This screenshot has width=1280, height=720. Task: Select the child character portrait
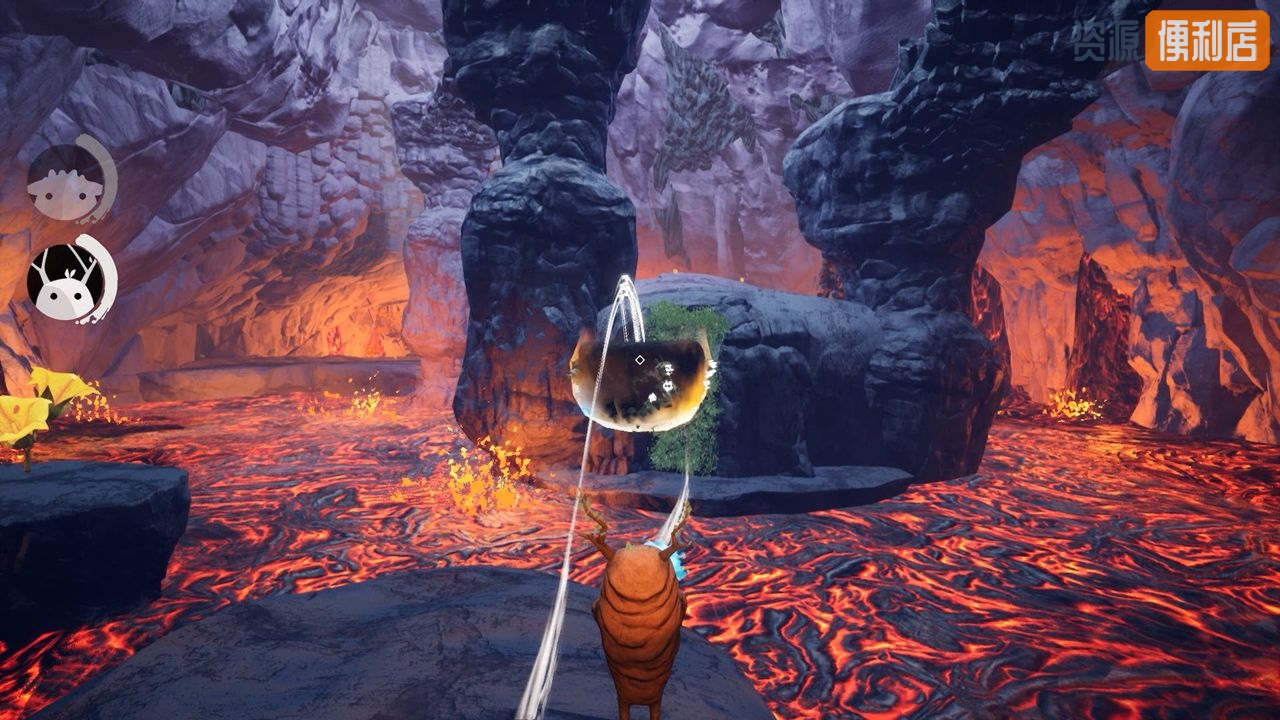tap(66, 182)
